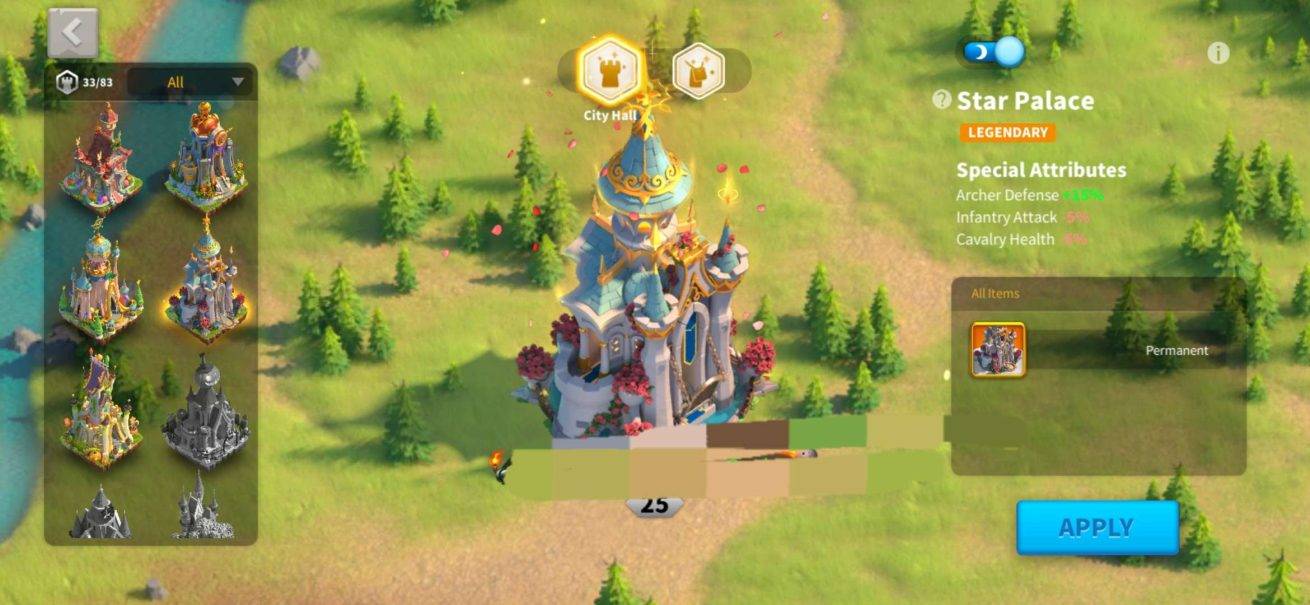
Task: Select the highlighted Star Palace thumbnail
Action: [206, 283]
